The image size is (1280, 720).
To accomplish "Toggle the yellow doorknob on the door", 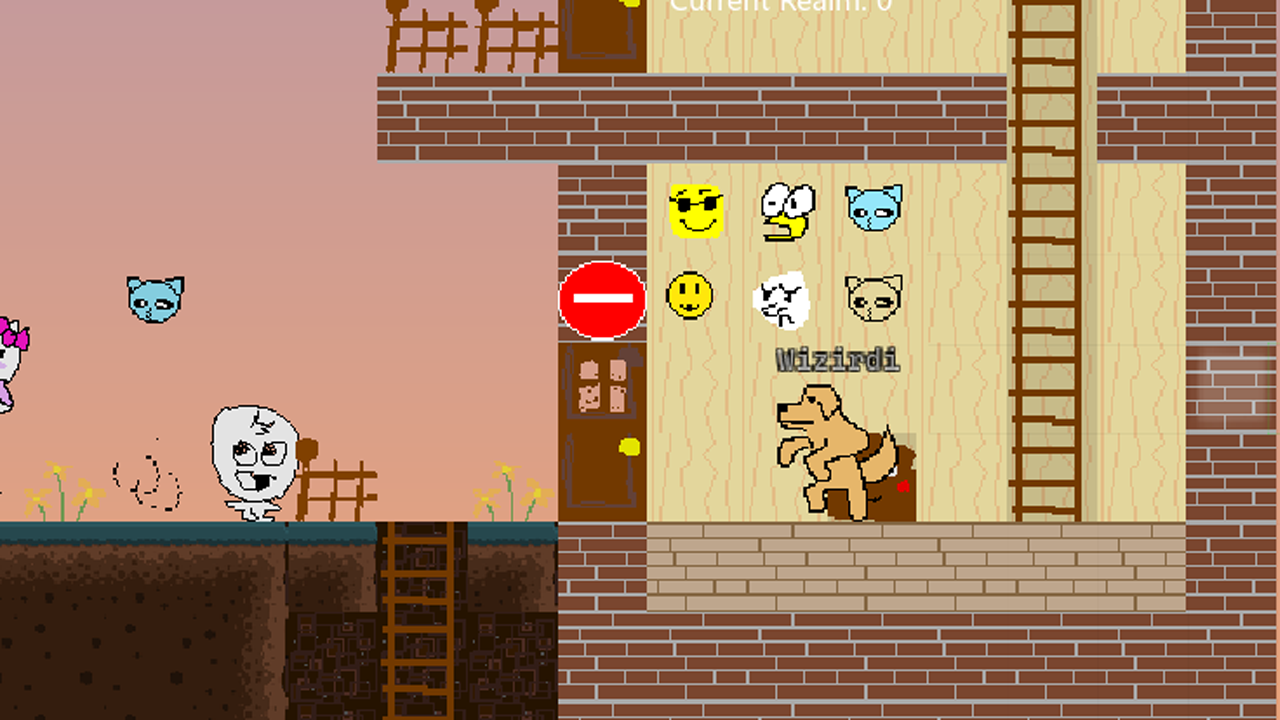I will [632, 447].
